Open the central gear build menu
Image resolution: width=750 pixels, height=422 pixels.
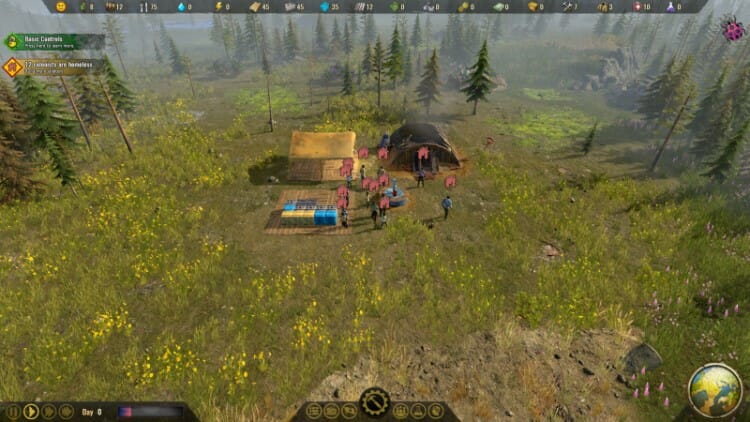[x=375, y=402]
